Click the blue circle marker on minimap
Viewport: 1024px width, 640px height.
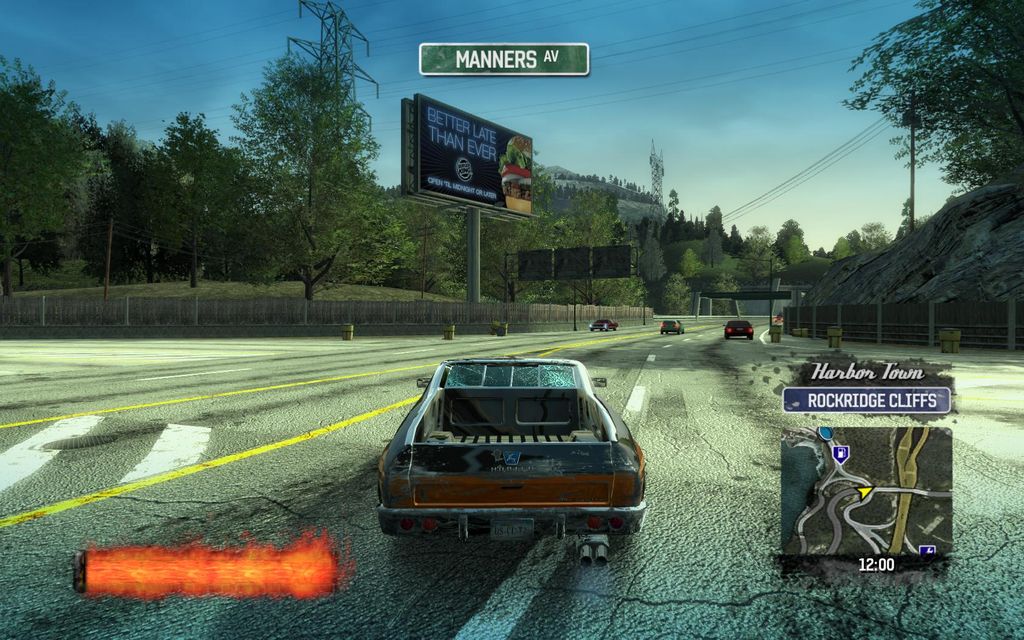point(825,433)
